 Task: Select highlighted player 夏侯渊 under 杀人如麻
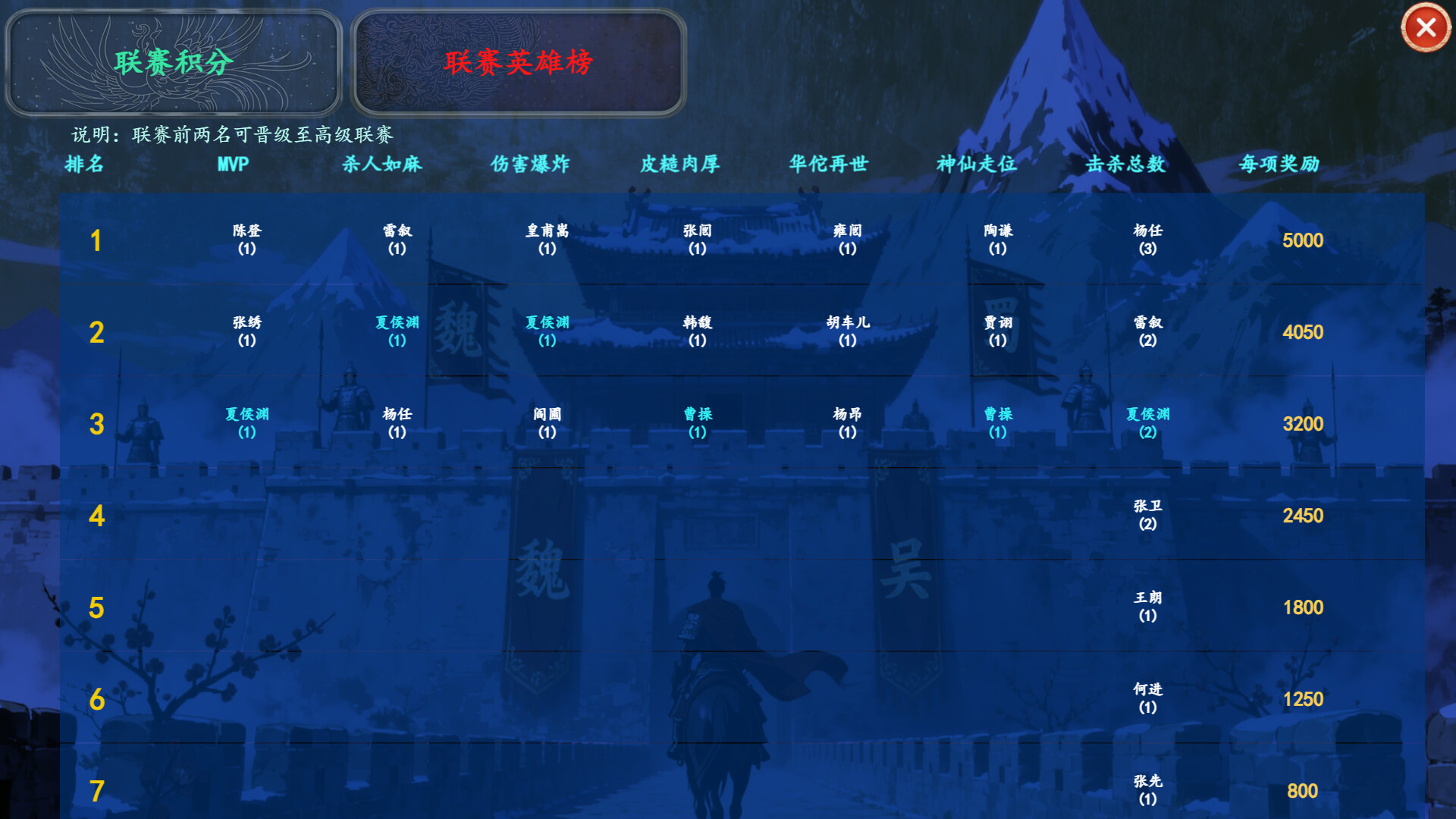coord(396,331)
